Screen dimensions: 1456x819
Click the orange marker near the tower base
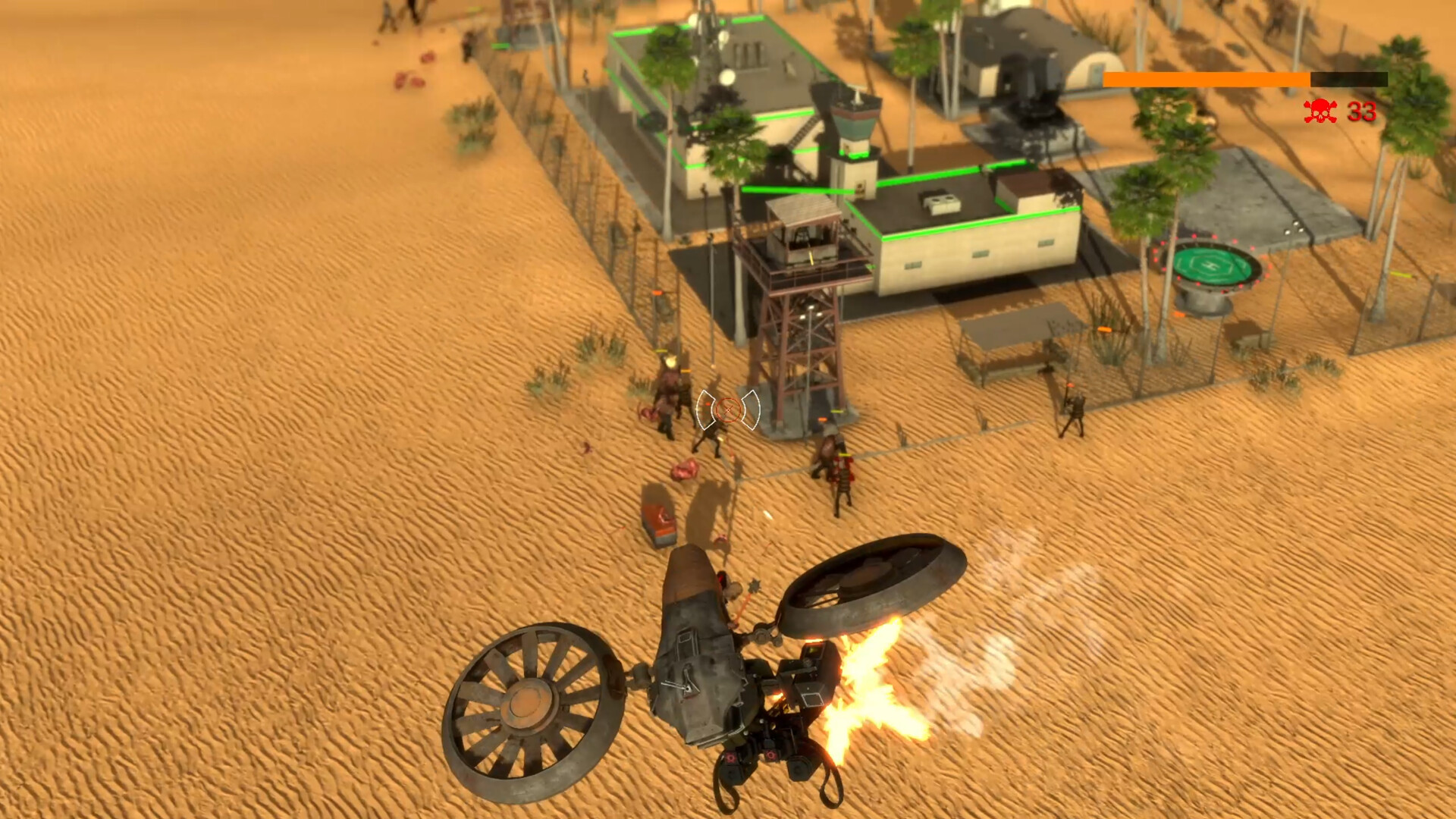pyautogui.click(x=822, y=419)
